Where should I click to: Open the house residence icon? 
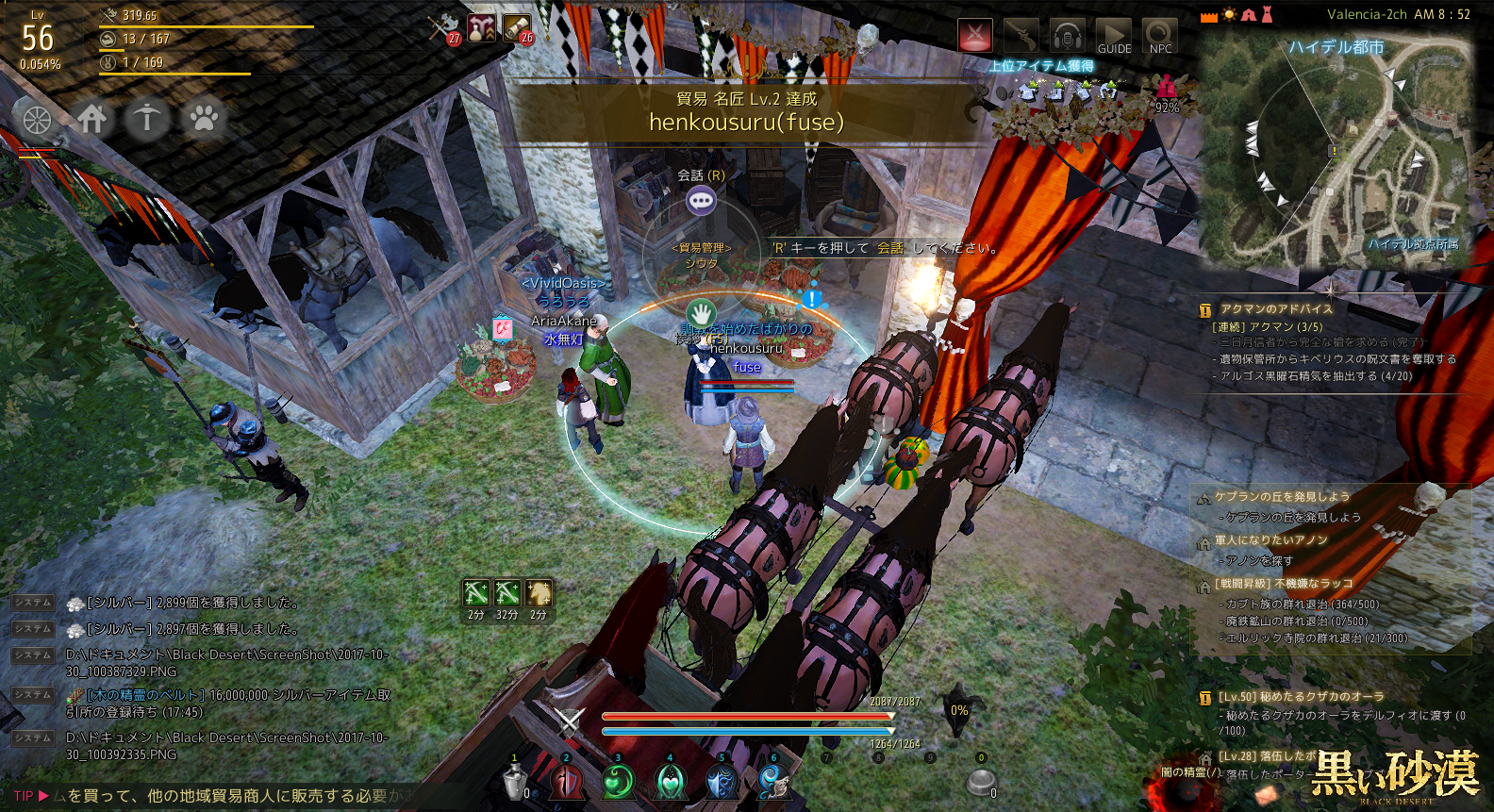(x=91, y=119)
